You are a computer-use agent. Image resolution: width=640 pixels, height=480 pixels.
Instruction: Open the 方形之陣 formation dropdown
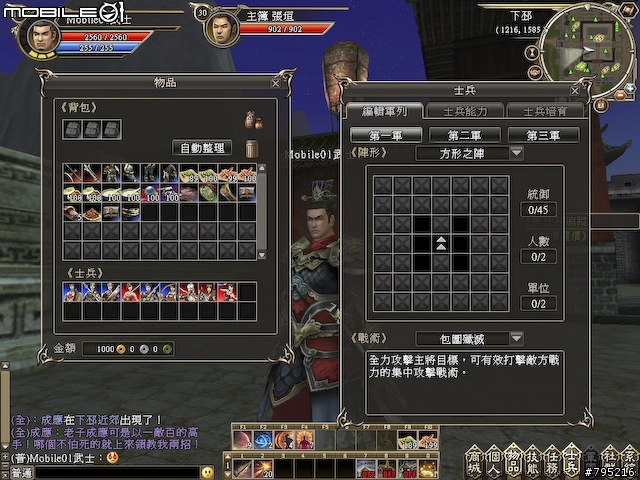[x=516, y=153]
